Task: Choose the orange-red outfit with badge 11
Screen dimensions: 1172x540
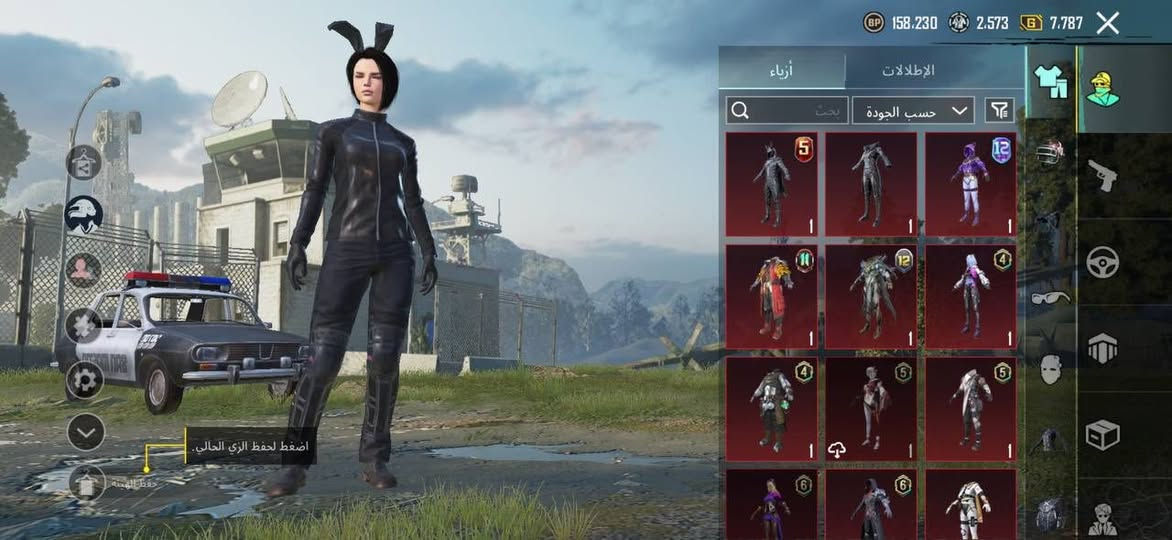Action: tap(771, 296)
